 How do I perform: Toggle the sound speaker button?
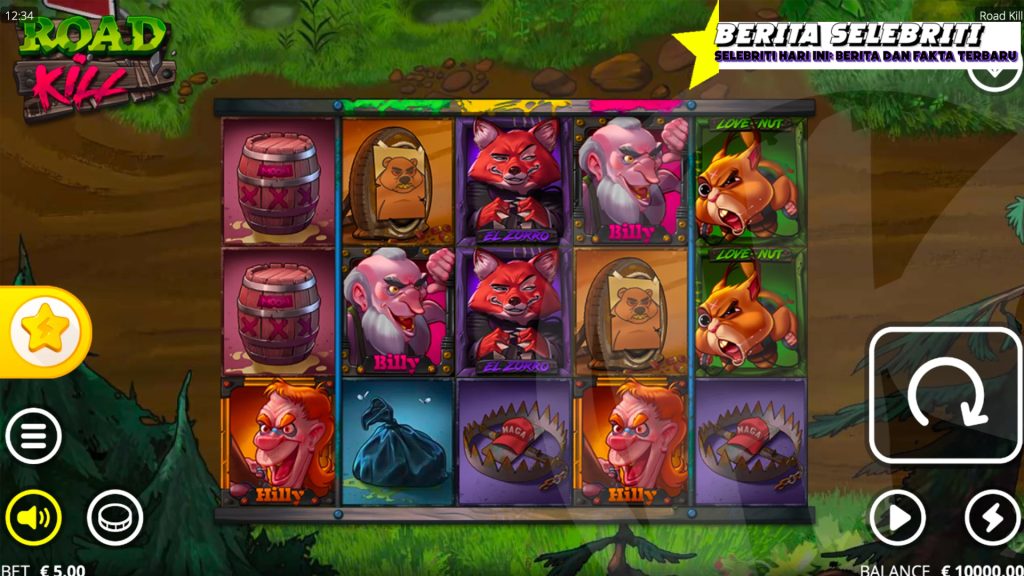(33, 517)
